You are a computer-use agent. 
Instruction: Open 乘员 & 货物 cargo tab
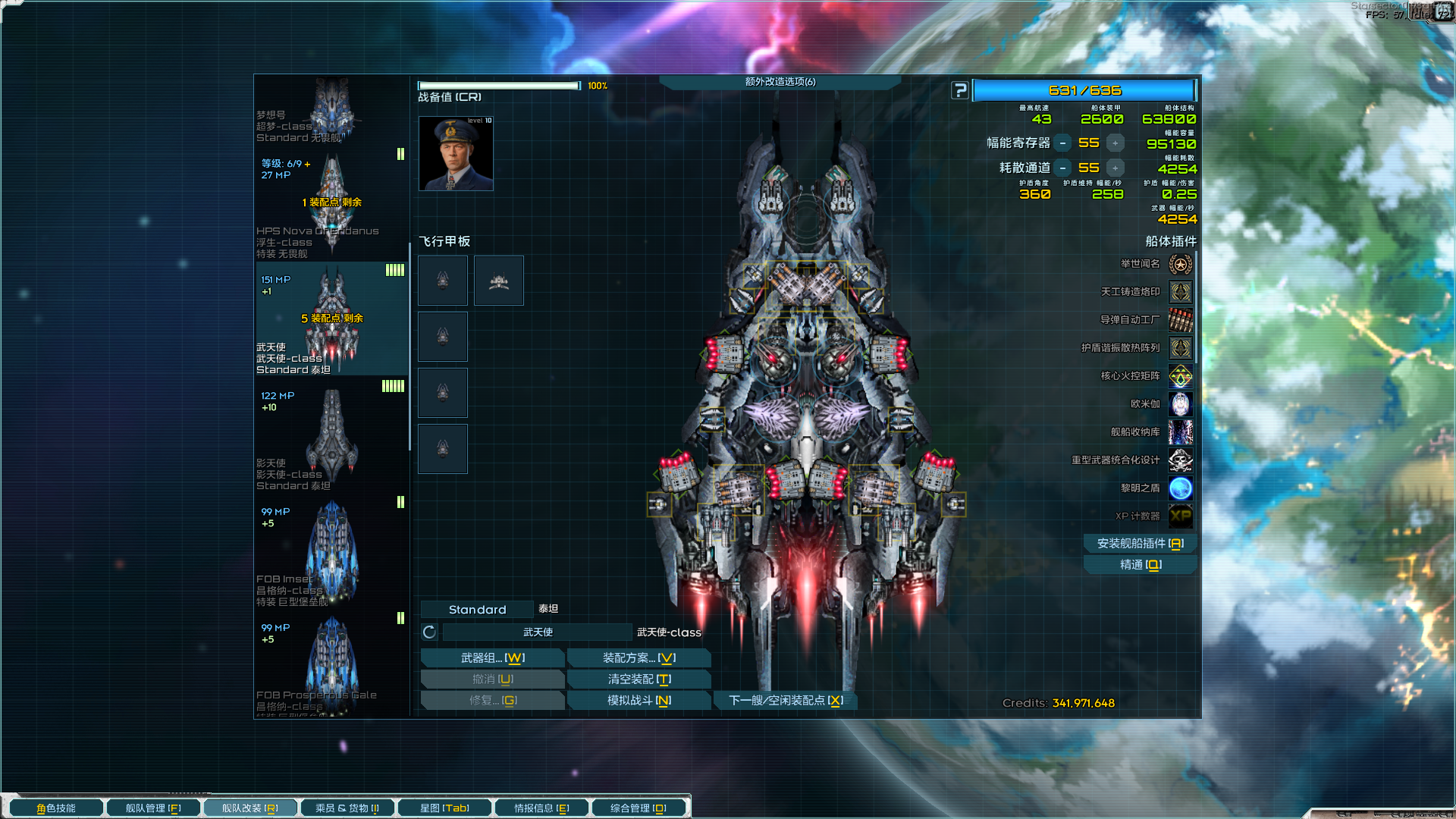(347, 808)
